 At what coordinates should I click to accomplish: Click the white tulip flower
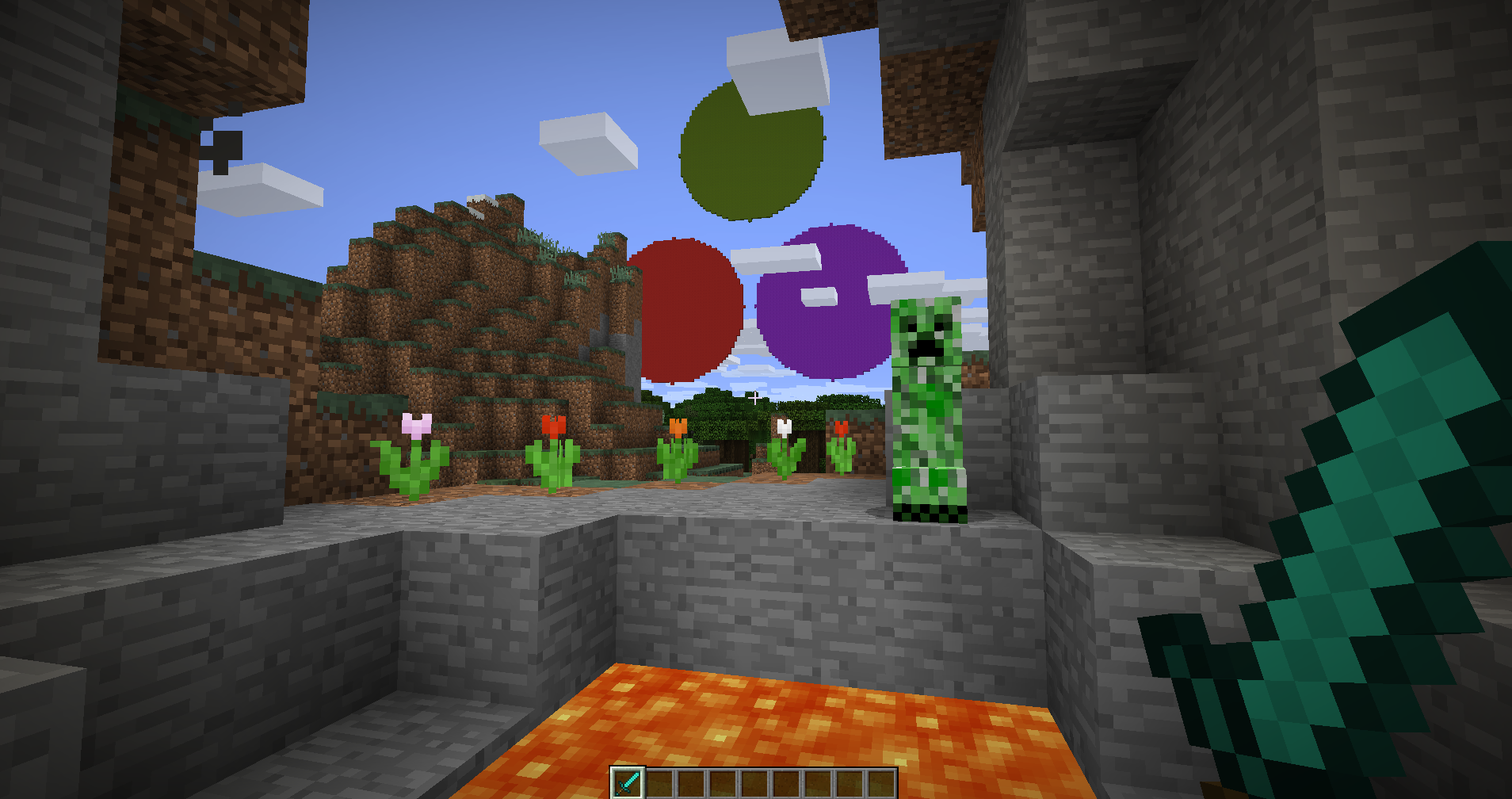[785, 428]
